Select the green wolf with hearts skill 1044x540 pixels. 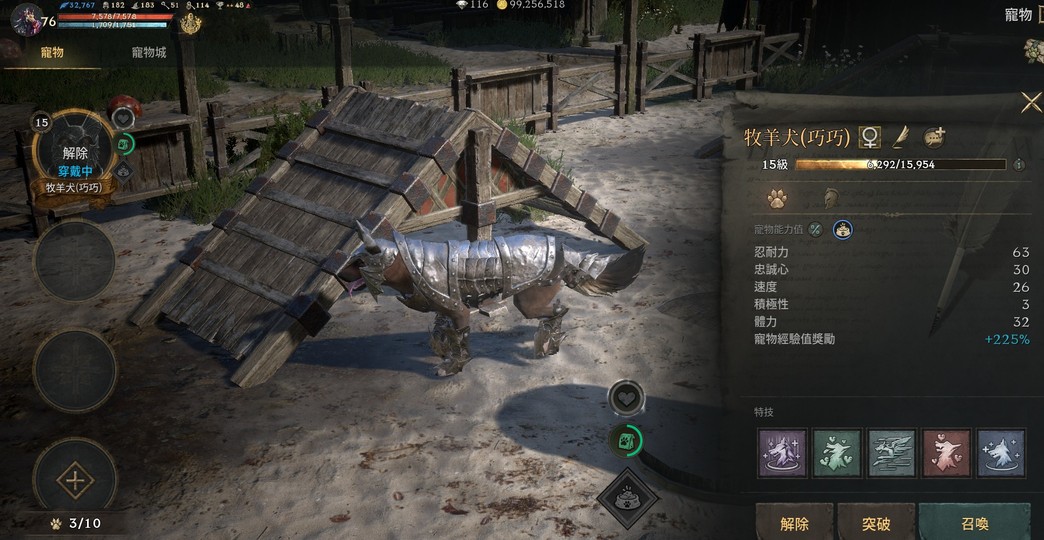pyautogui.click(x=837, y=453)
